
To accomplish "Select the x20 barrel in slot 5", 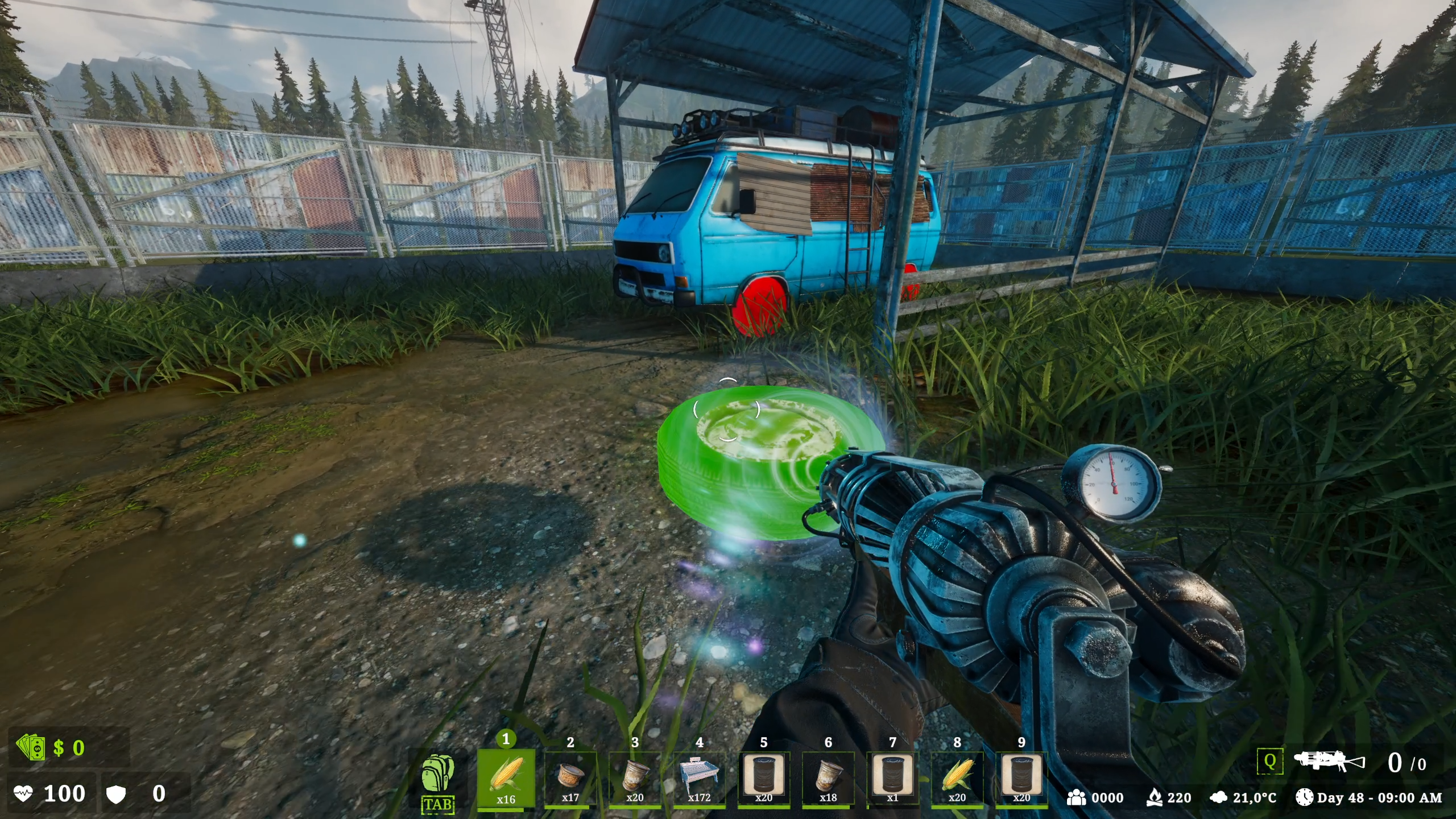I will [x=764, y=777].
